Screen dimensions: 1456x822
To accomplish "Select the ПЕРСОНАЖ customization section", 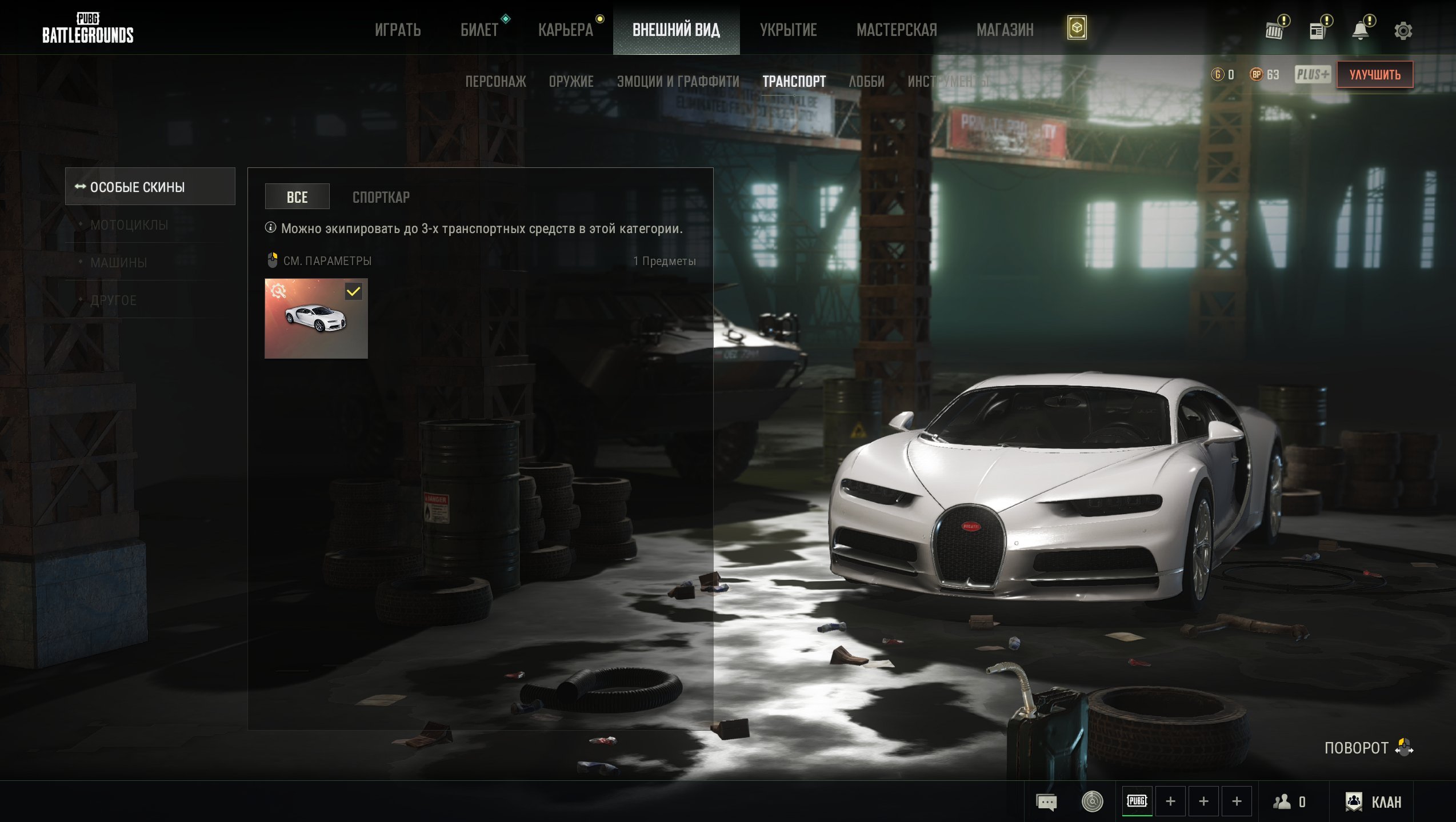I will tap(495, 82).
